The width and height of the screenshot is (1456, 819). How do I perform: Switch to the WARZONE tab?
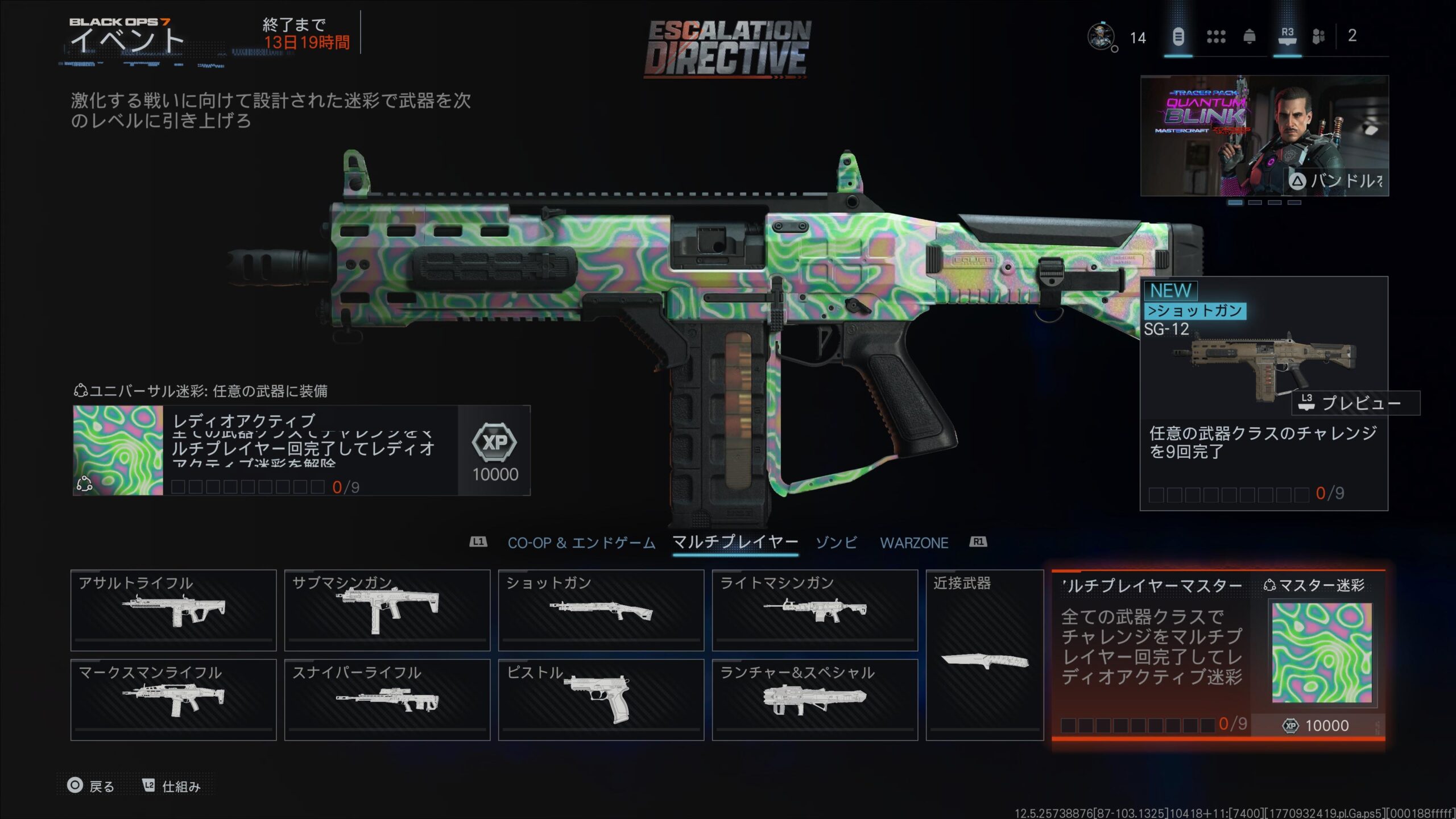tap(914, 543)
